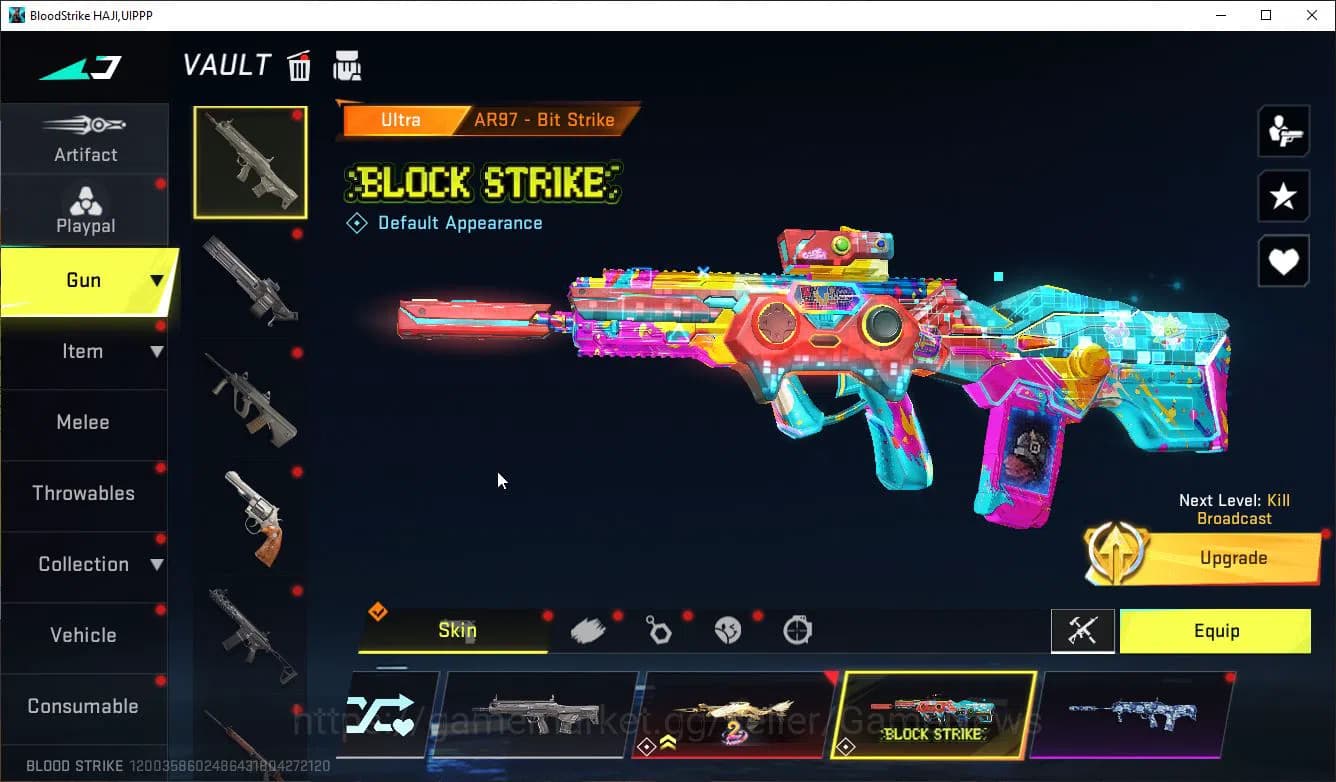This screenshot has width=1336, height=782.
Task: Switch to the Skin tab
Action: click(x=457, y=631)
